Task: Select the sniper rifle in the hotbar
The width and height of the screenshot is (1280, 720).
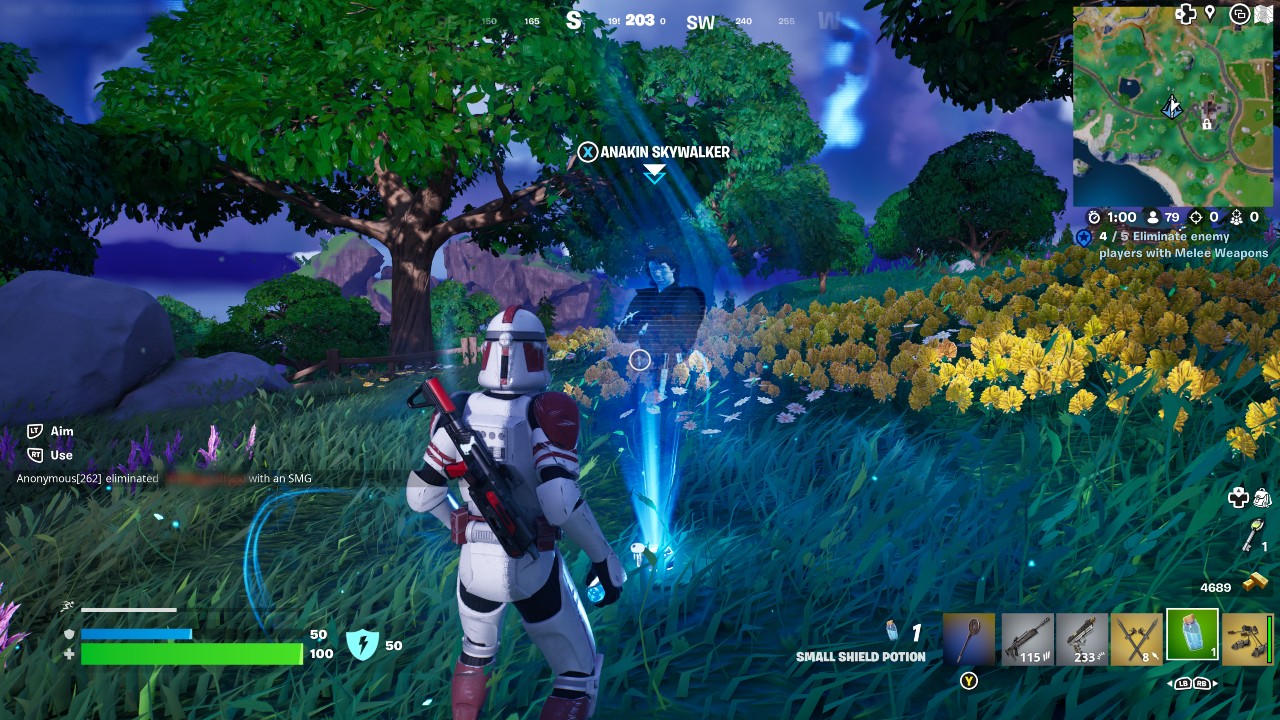Action: [1025, 640]
